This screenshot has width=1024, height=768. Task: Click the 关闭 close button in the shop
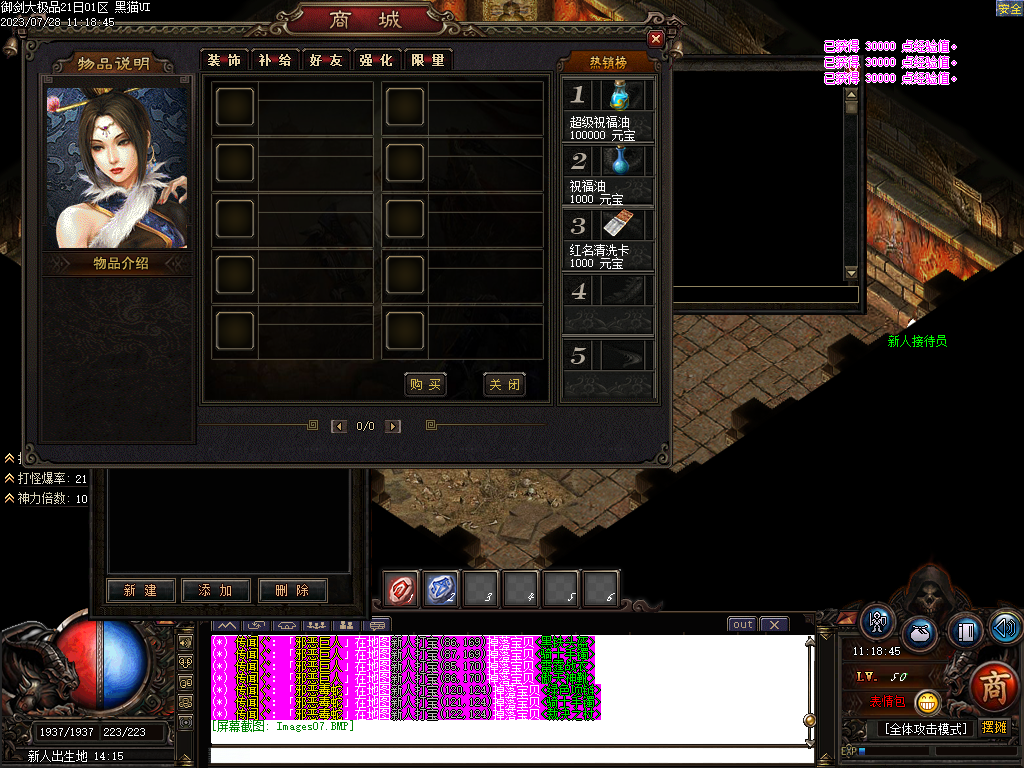pyautogui.click(x=503, y=385)
